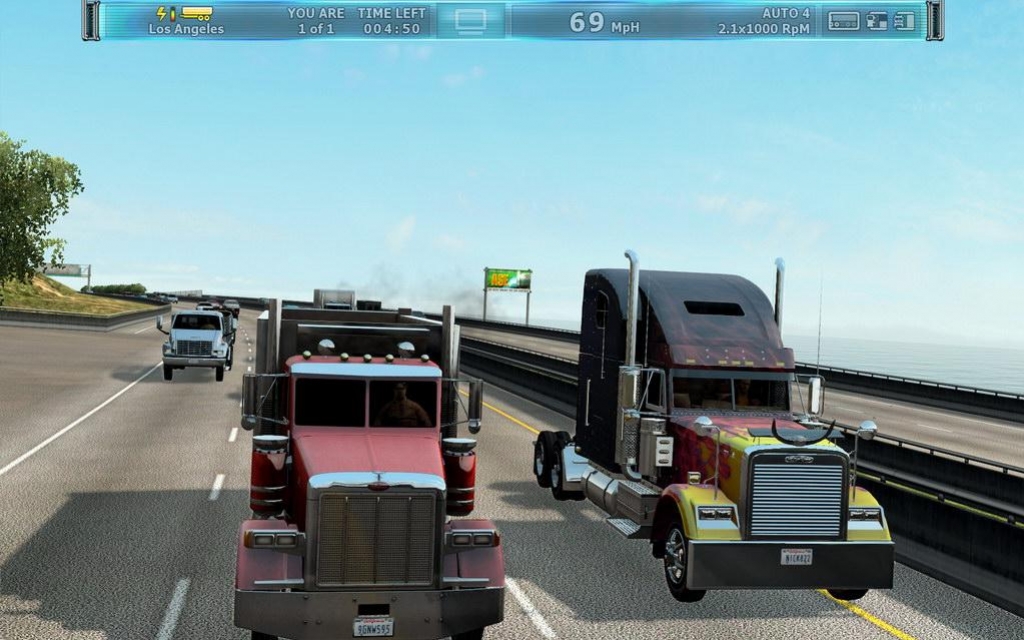1024x640 pixels.
Task: Open the radio player icon
Action: point(844,20)
